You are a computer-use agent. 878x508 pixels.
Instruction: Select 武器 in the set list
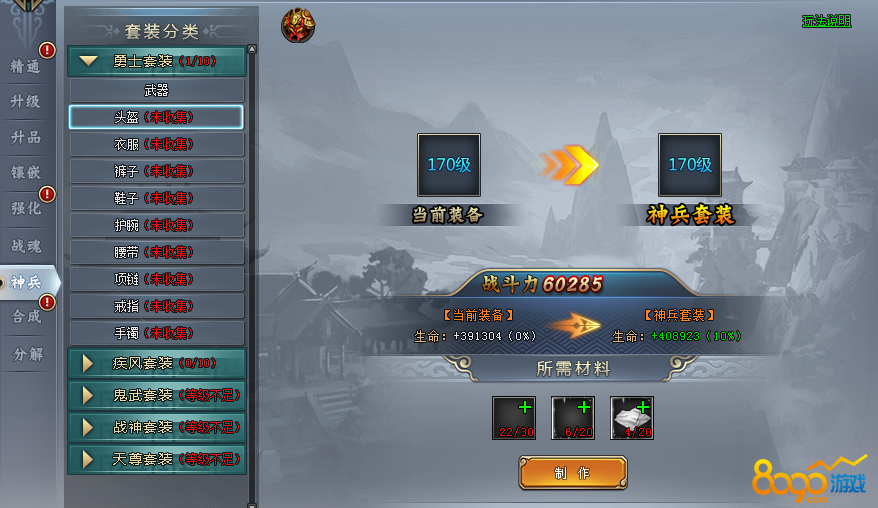click(x=156, y=90)
